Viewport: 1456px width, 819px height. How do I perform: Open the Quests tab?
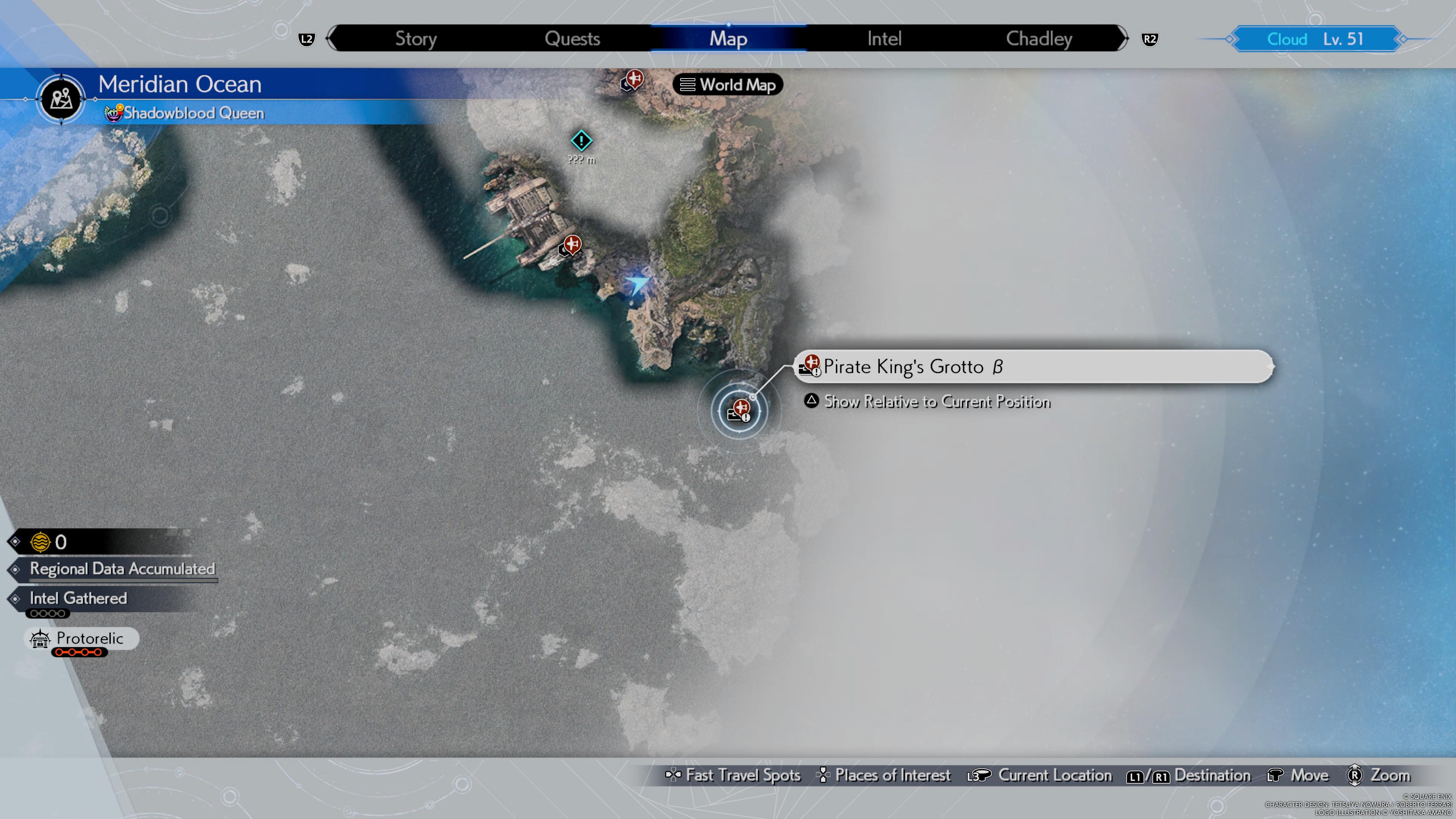point(572,38)
